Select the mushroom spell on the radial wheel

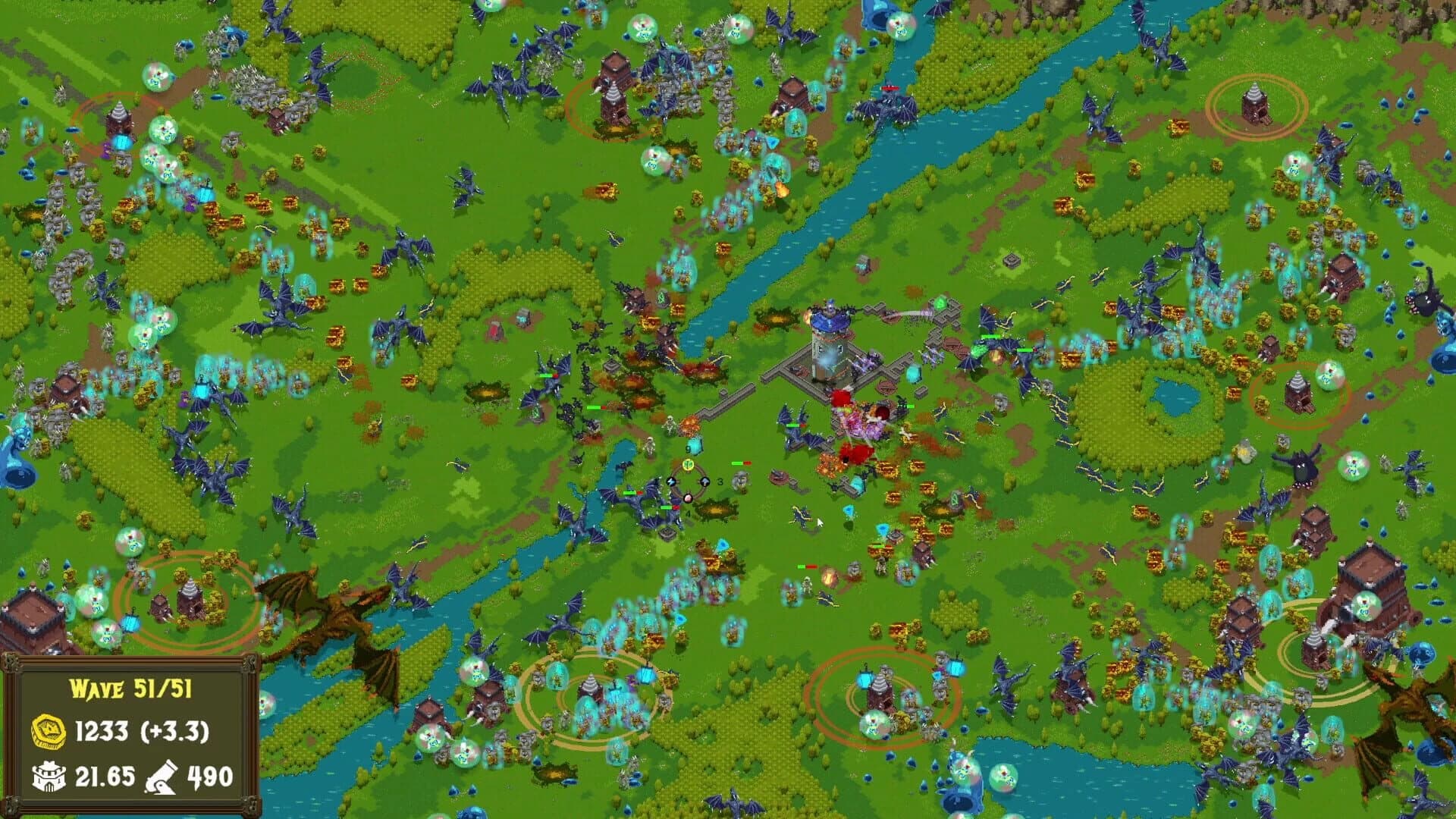point(704,482)
